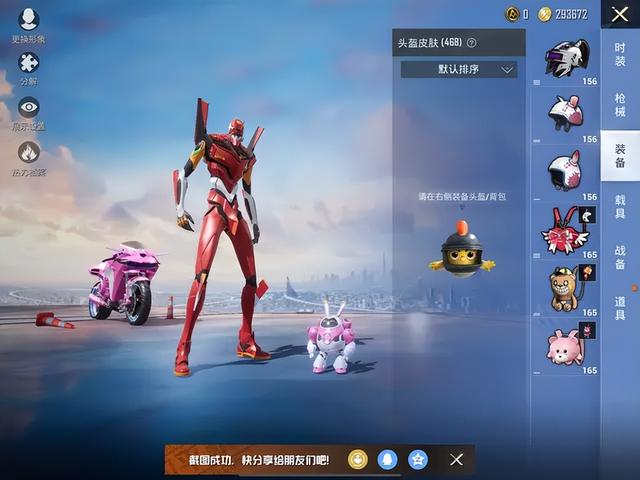The width and height of the screenshot is (640, 480).
Task: Open 更换形象 change appearance
Action: [x=28, y=20]
